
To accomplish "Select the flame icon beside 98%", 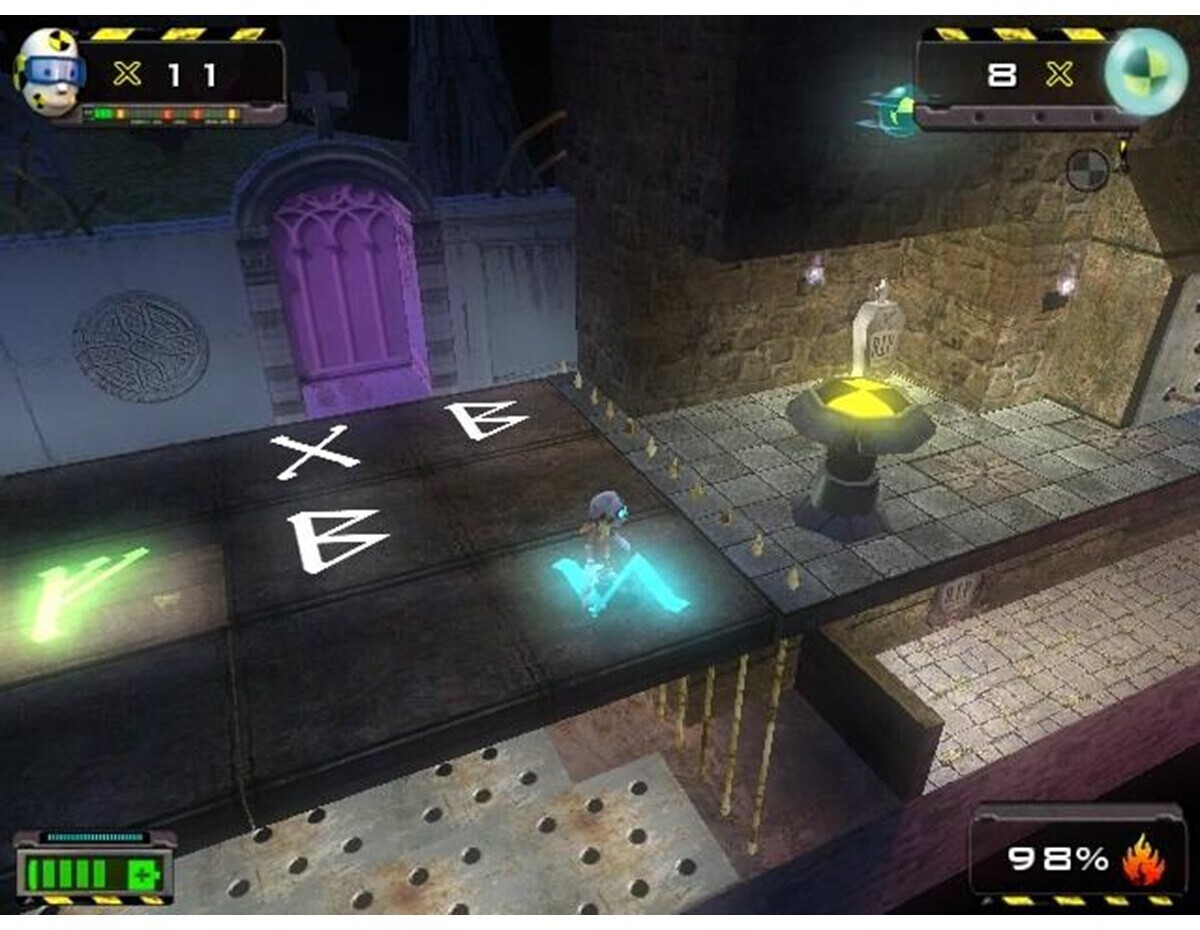I will click(x=1143, y=860).
